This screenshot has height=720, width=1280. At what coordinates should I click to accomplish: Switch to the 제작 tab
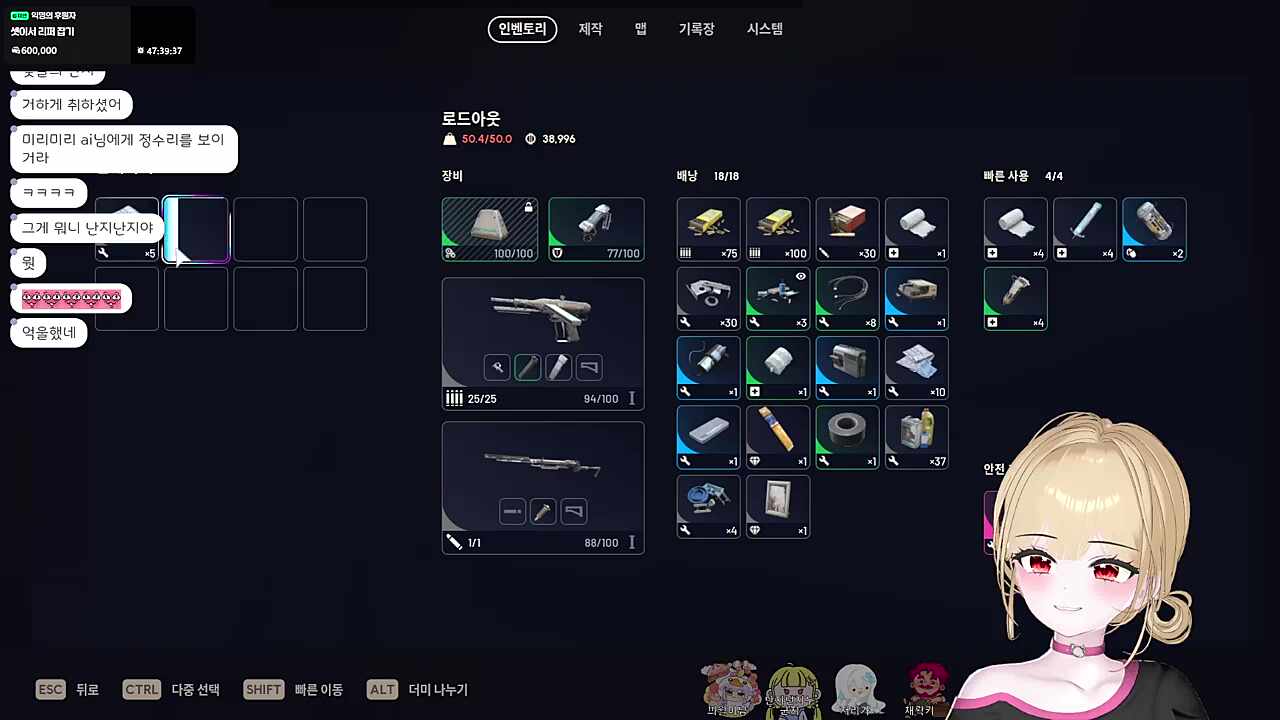(590, 29)
